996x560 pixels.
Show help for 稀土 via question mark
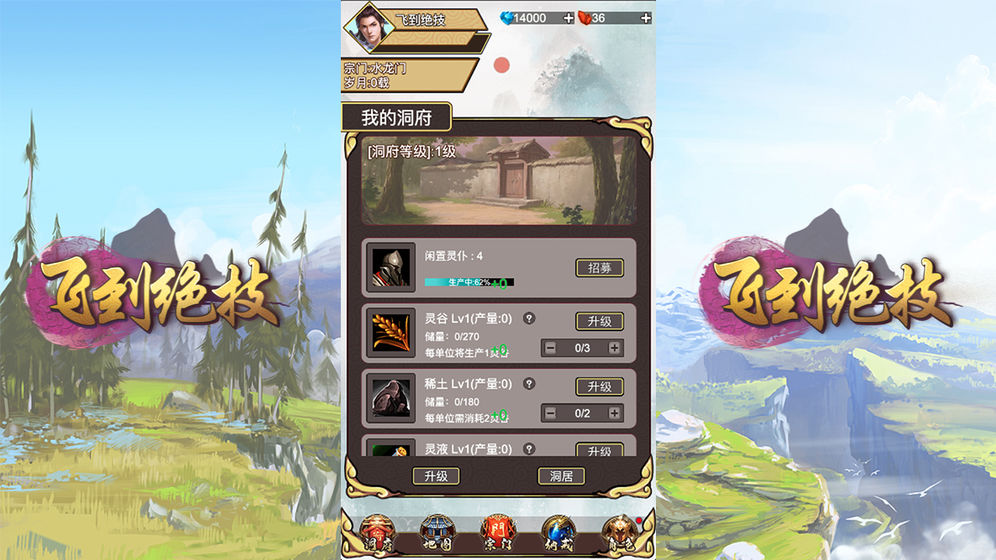pyautogui.click(x=529, y=383)
